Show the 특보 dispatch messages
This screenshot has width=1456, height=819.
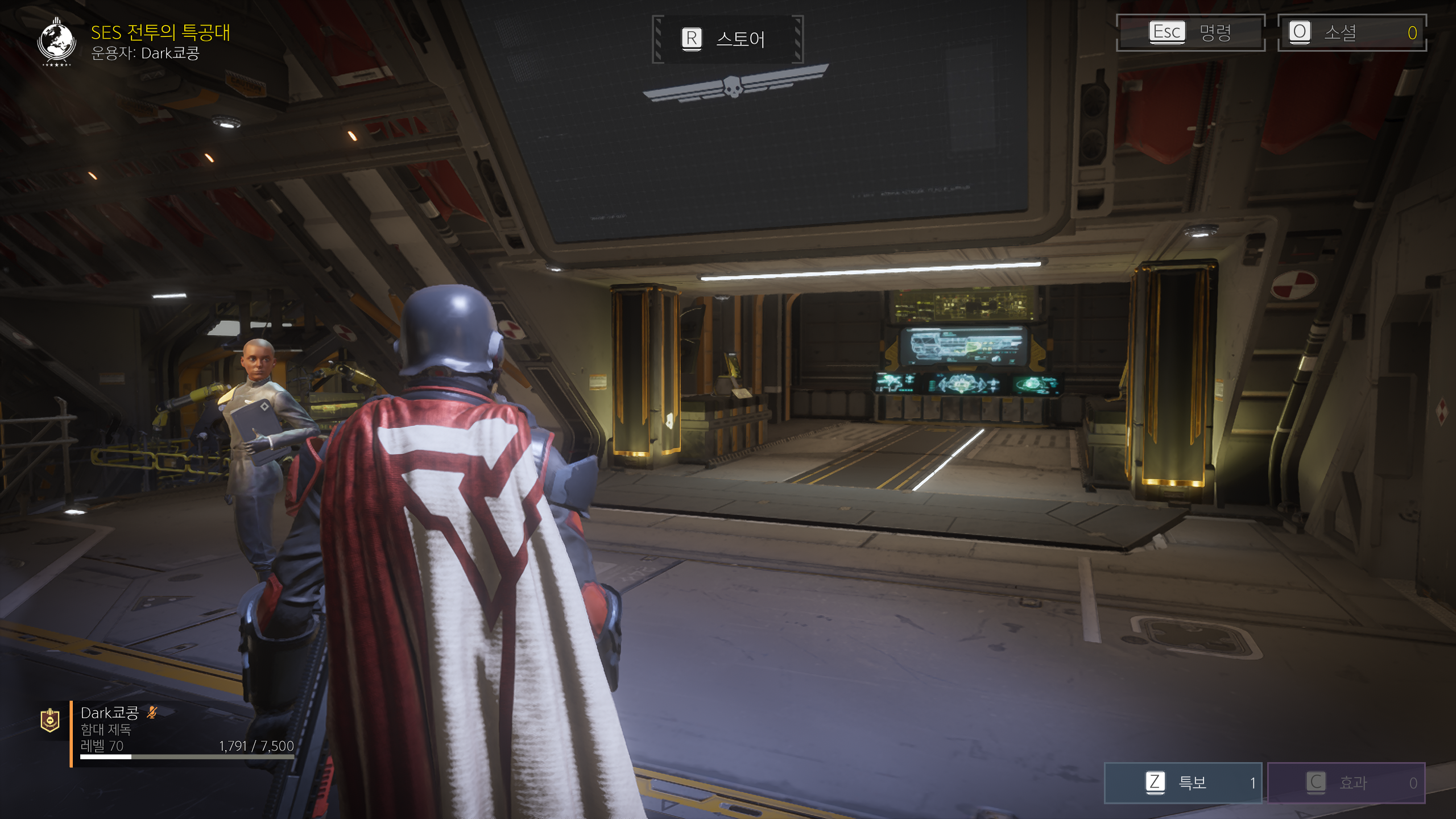[x=1182, y=783]
